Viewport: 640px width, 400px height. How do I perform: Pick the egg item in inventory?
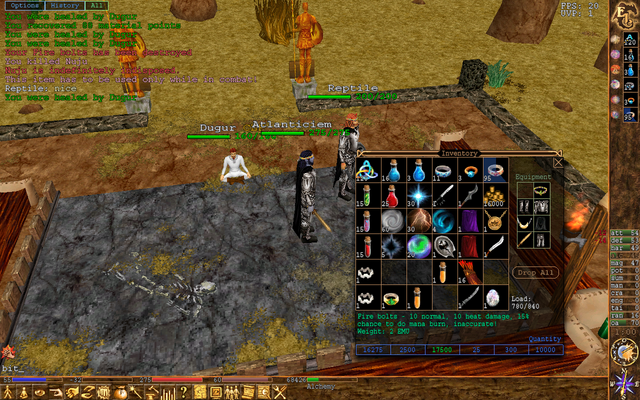[x=494, y=297]
